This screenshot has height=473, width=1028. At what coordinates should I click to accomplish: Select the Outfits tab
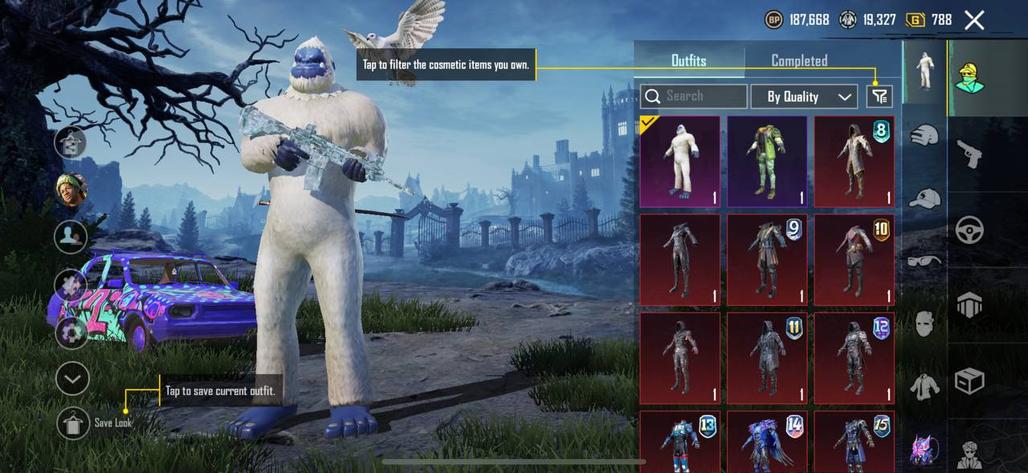[x=688, y=61]
